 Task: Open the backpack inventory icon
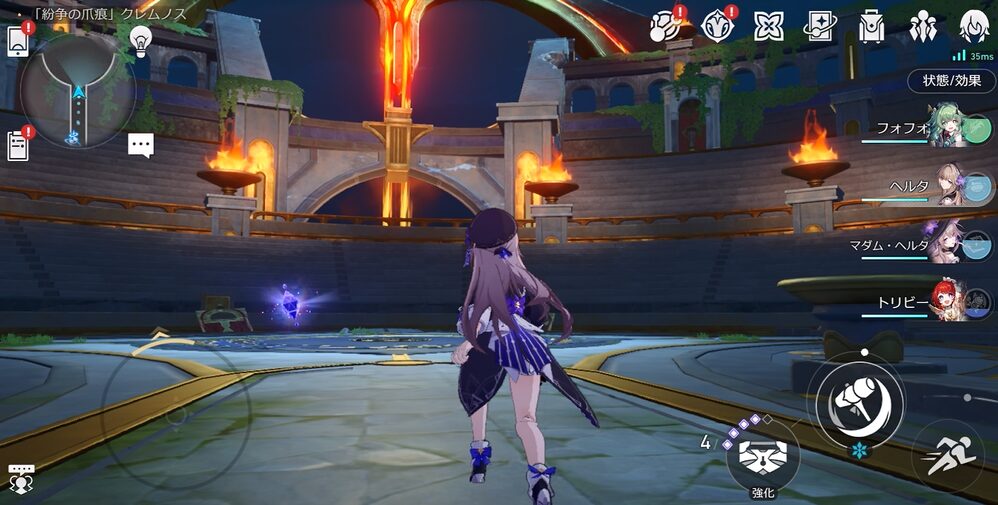[872, 26]
